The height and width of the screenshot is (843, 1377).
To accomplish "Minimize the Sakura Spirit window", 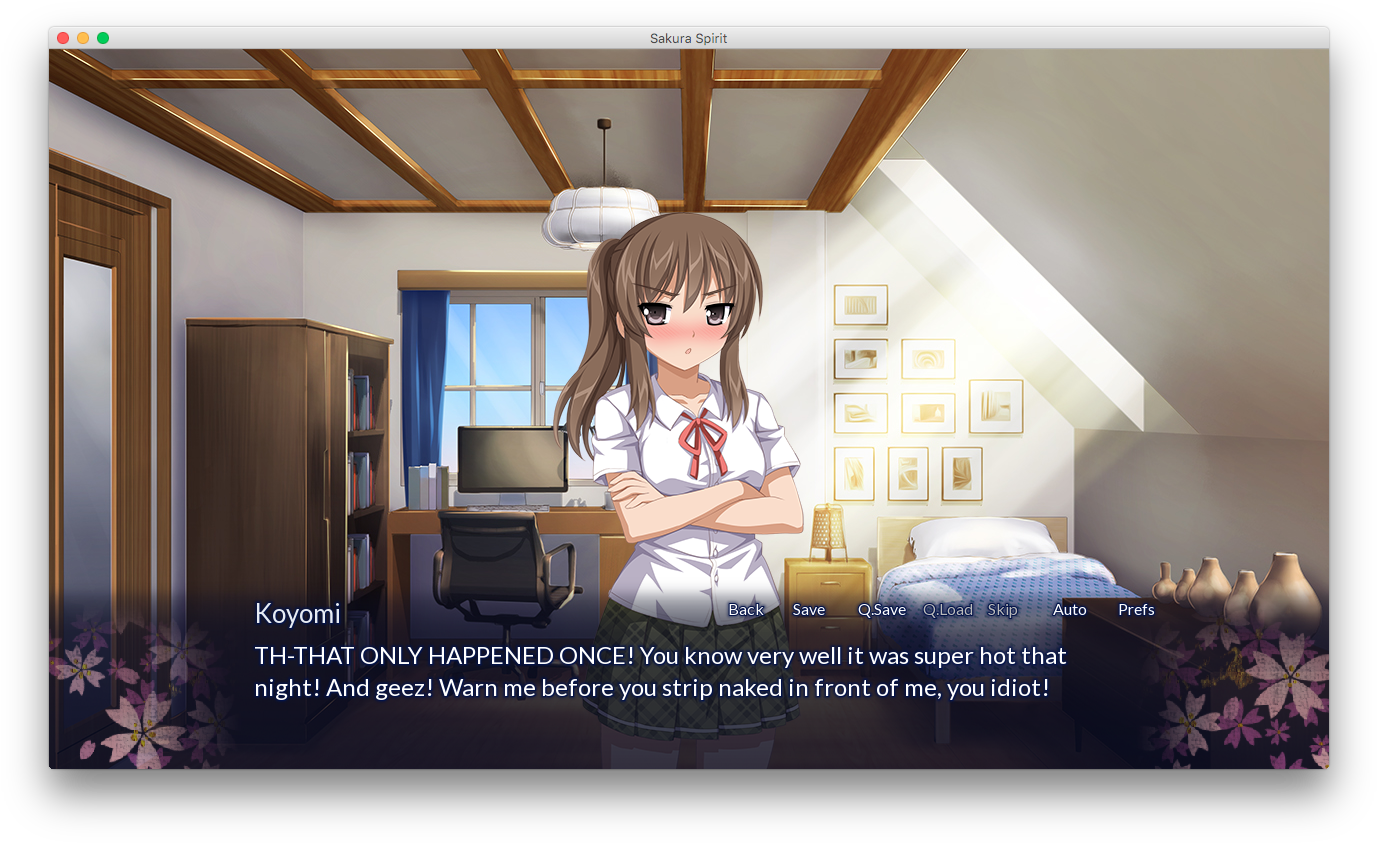I will [x=82, y=37].
